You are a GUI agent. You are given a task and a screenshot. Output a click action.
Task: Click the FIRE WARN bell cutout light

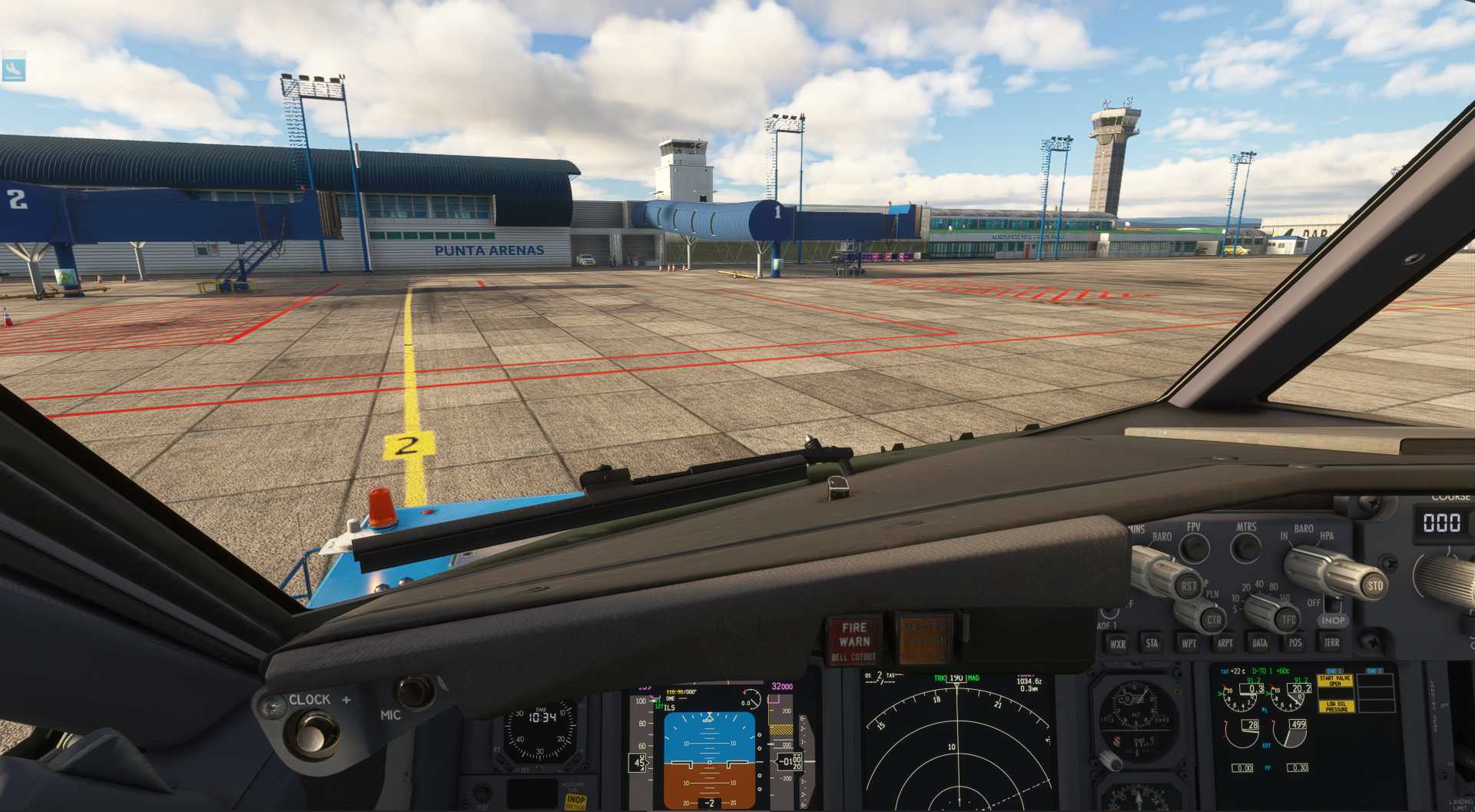click(854, 640)
